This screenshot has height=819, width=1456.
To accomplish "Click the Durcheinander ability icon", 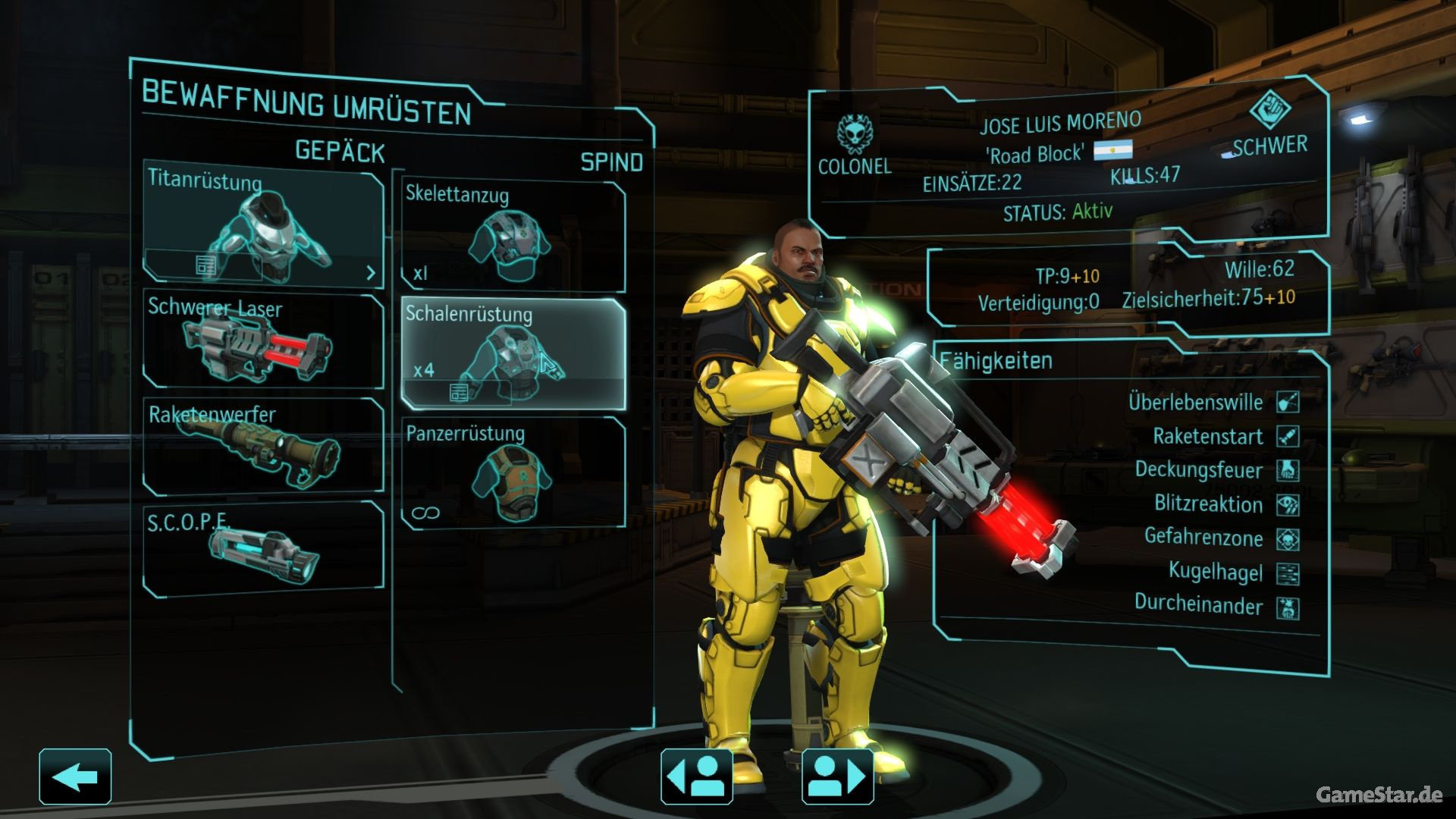I will pyautogui.click(x=1288, y=607).
